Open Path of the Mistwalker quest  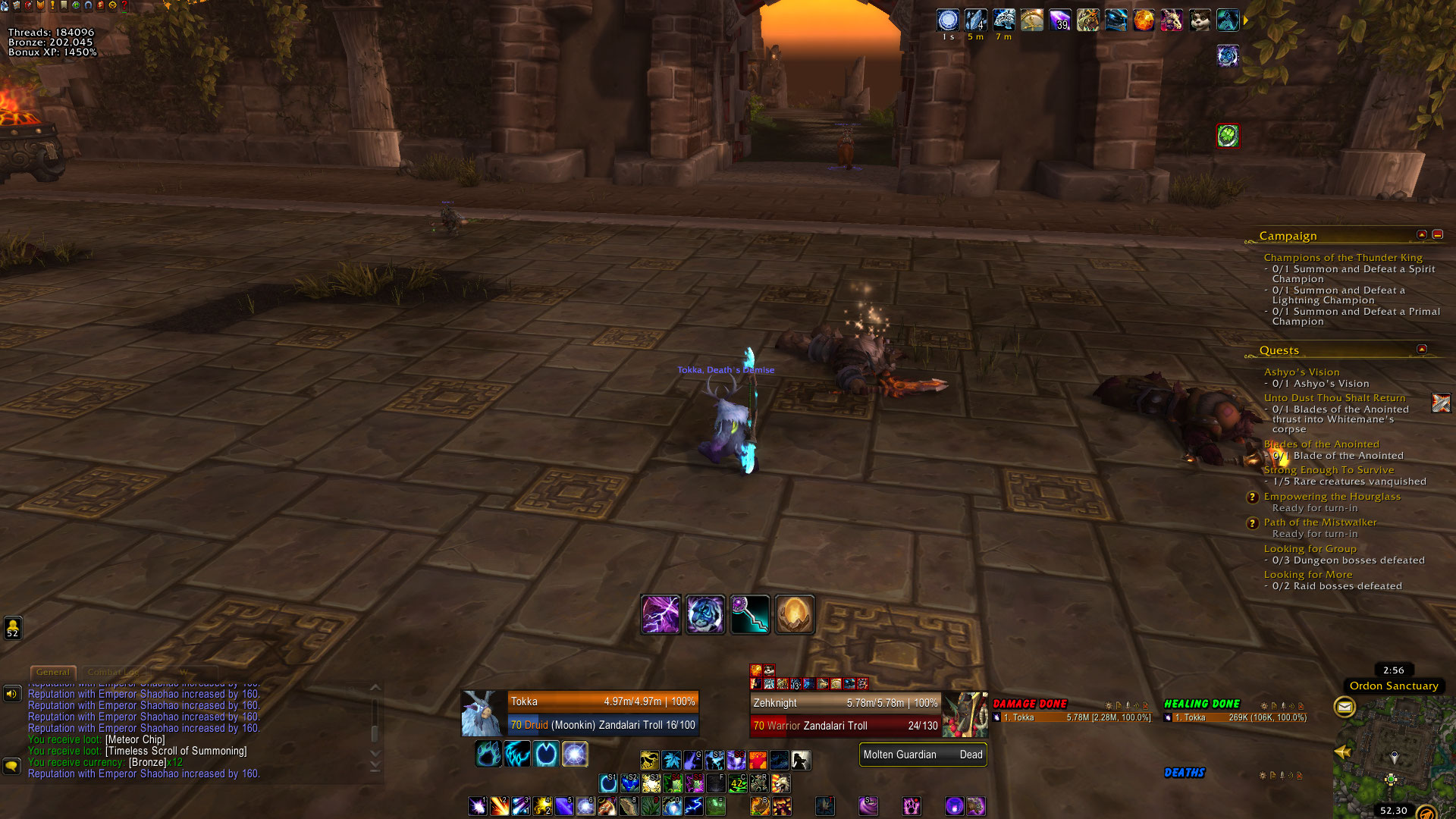pos(1319,522)
